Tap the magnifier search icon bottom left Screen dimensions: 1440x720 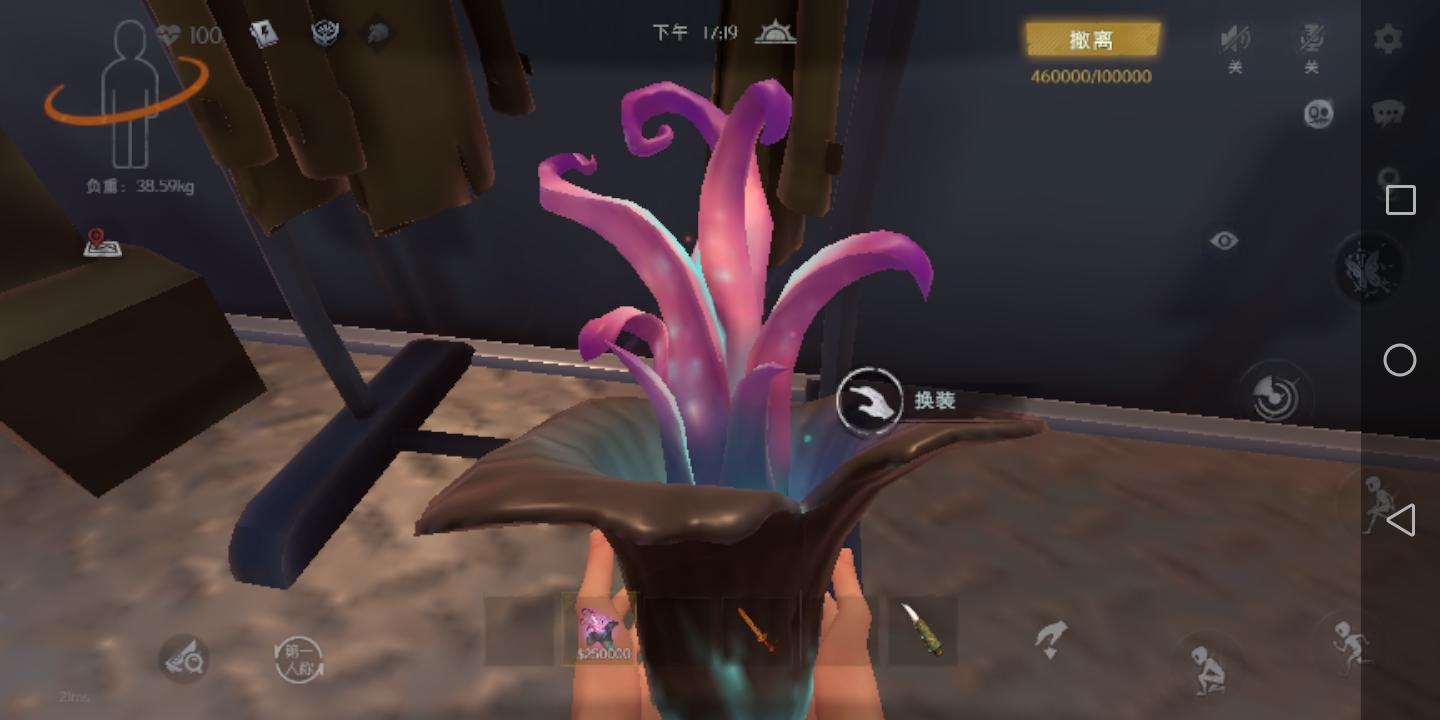(x=185, y=661)
